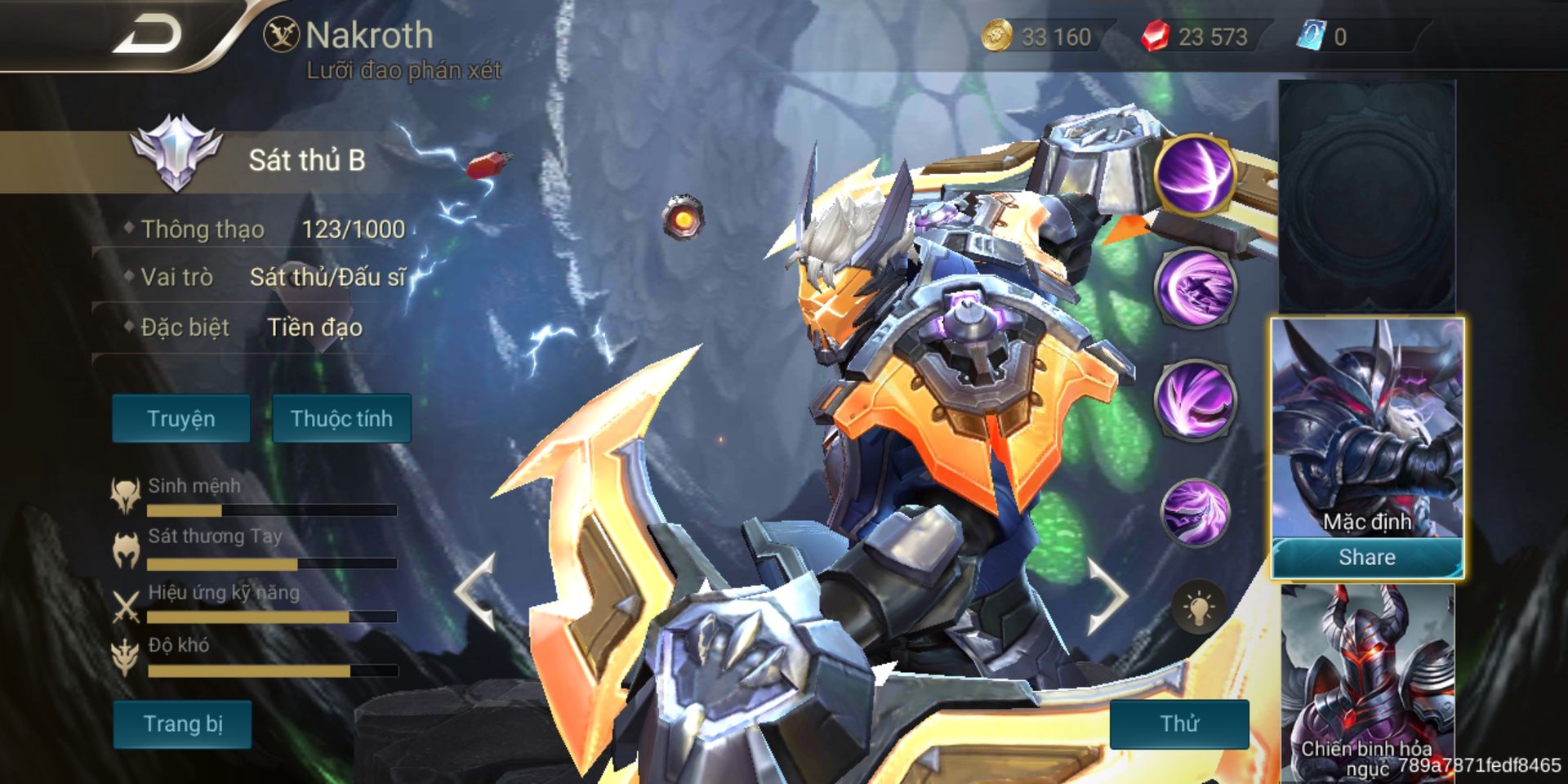Show the Thuộc tính attributes
This screenshot has width=1568, height=784.
pyautogui.click(x=341, y=419)
